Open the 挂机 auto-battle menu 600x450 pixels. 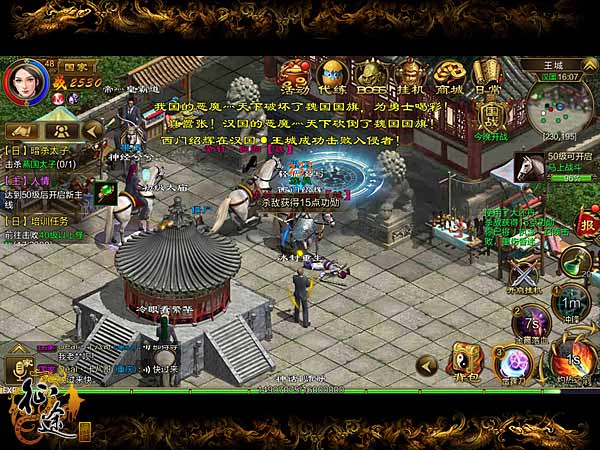[x=409, y=74]
